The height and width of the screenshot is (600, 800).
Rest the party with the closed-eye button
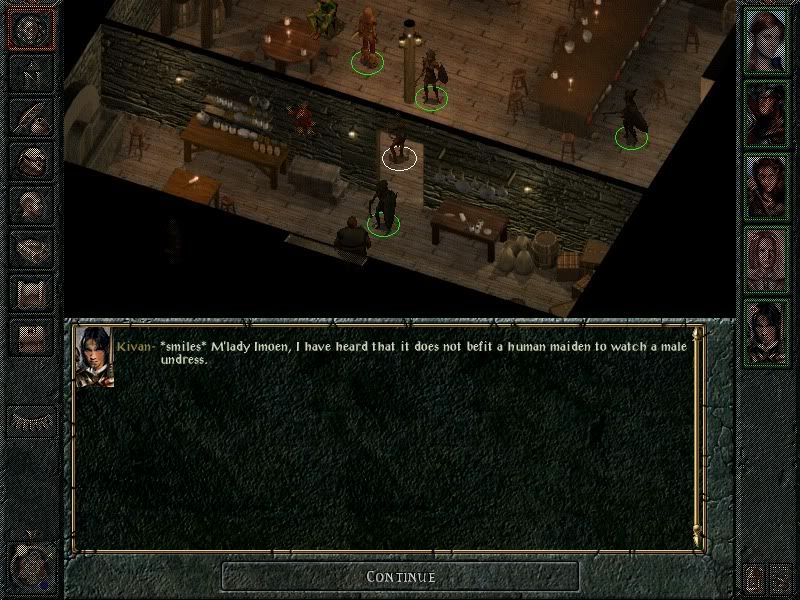pyautogui.click(x=31, y=420)
